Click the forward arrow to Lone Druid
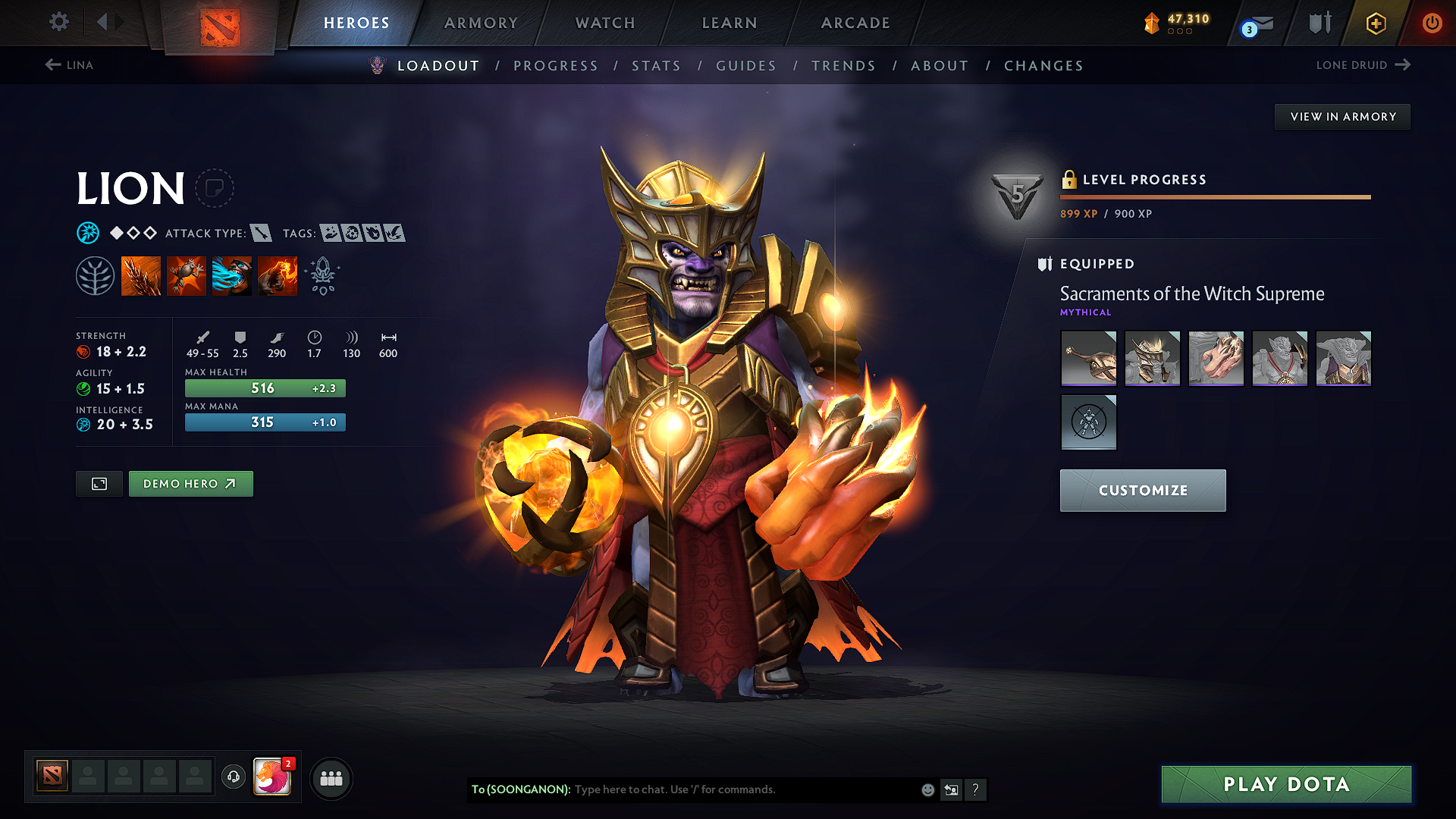 1404,65
